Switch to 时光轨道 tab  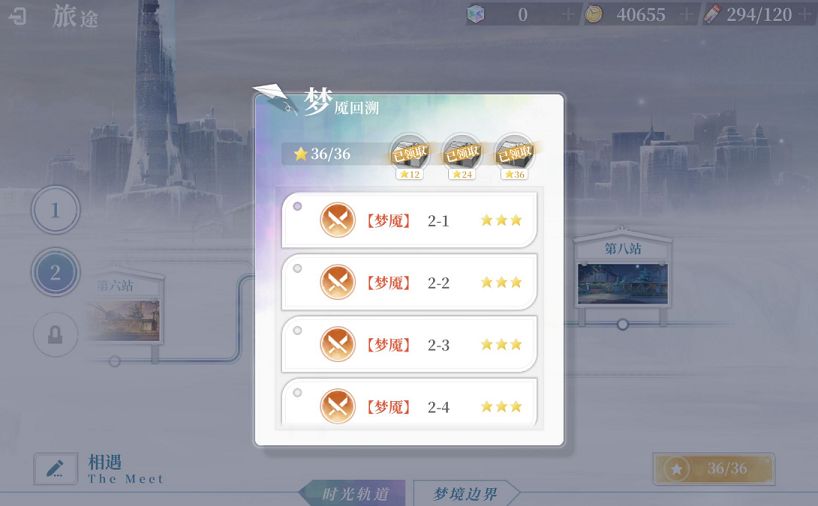pos(354,494)
